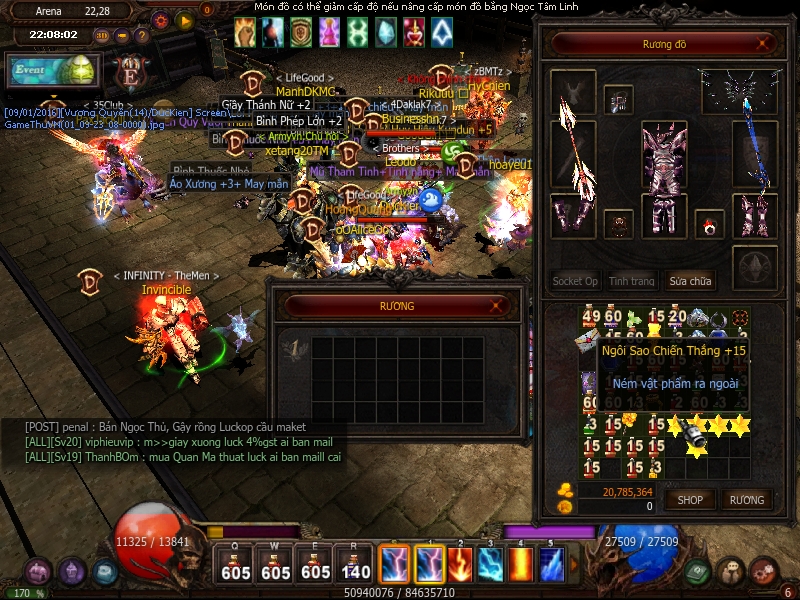The width and height of the screenshot is (800, 600).
Task: Use the R hotkey potion slot
Action: (356, 565)
